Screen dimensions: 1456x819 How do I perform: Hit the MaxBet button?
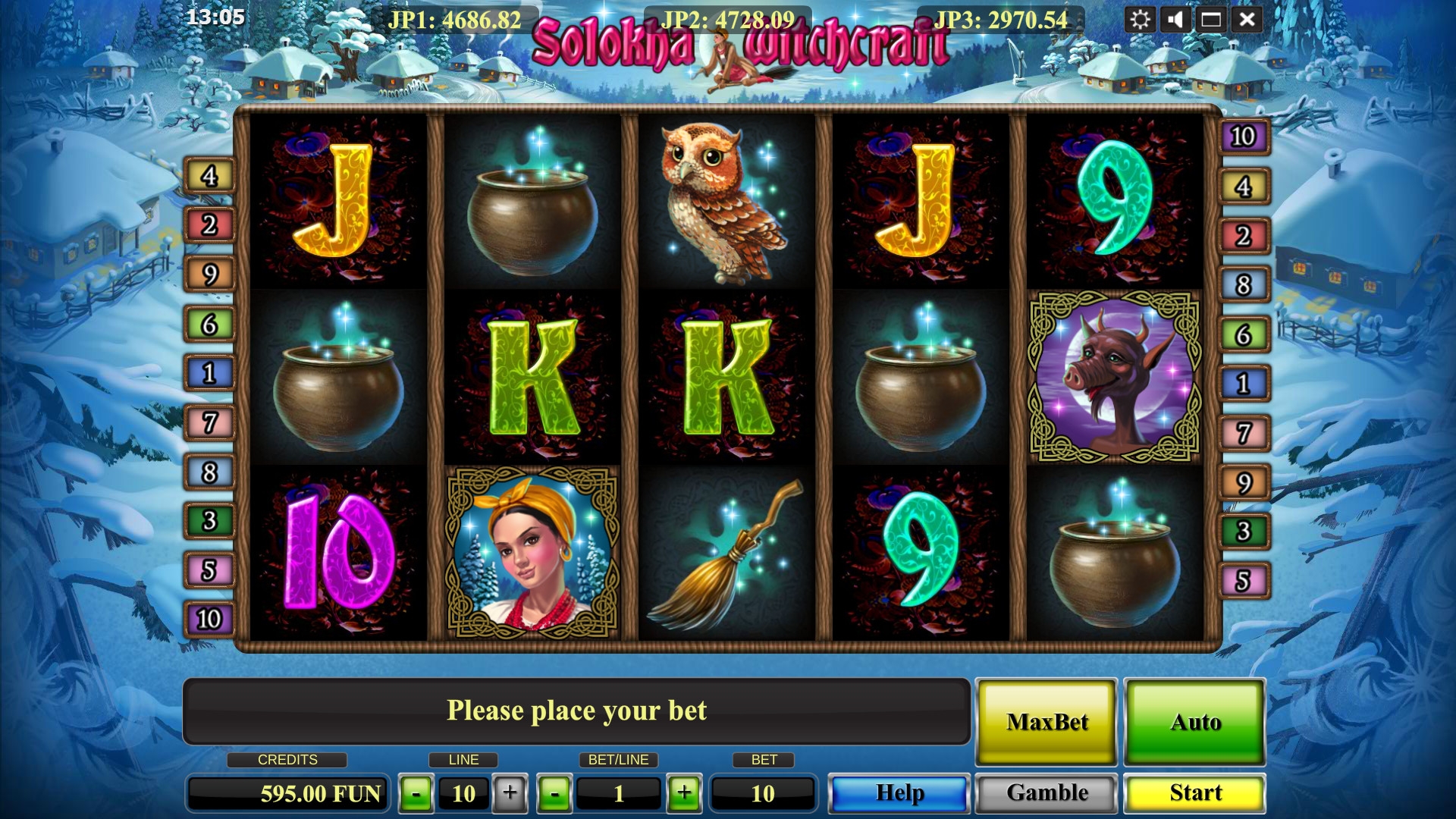click(1046, 722)
